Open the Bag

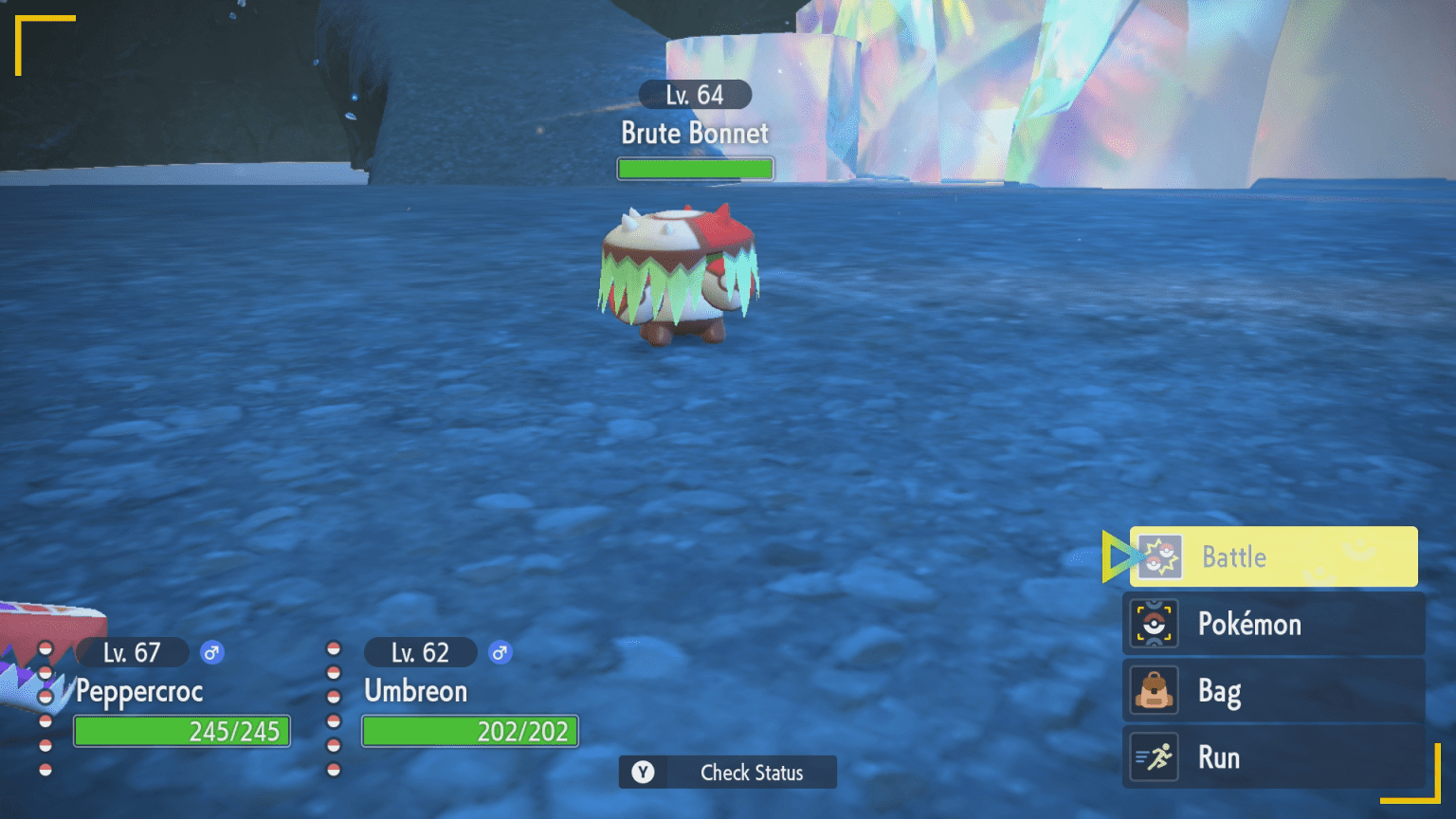pos(1272,691)
